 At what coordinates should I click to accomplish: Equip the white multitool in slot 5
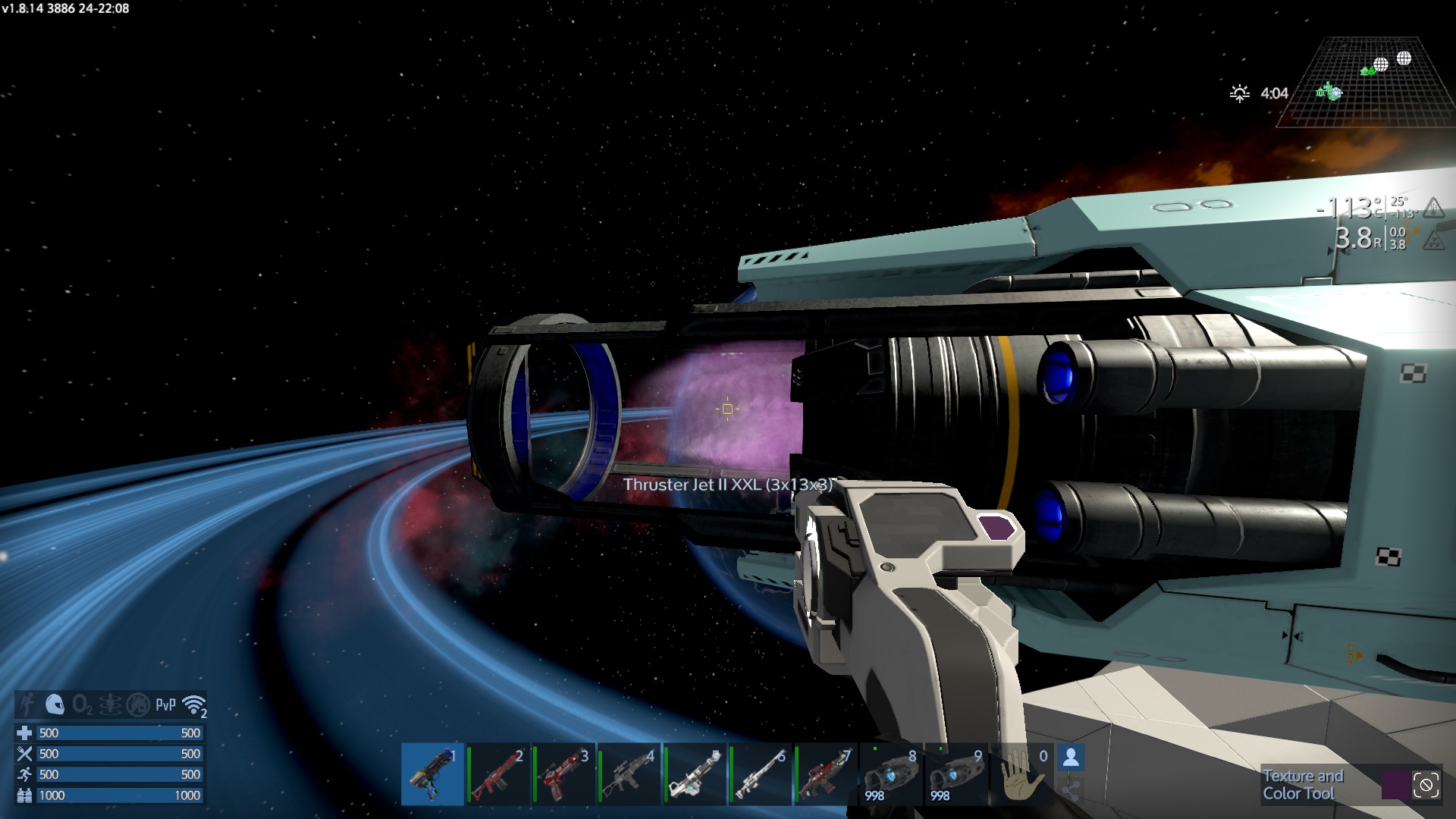[x=695, y=773]
